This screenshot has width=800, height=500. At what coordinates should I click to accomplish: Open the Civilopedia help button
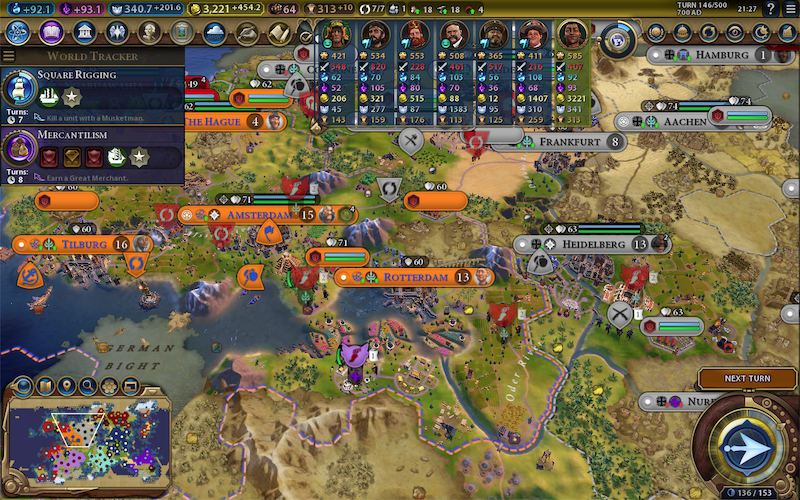pyautogui.click(x=769, y=9)
